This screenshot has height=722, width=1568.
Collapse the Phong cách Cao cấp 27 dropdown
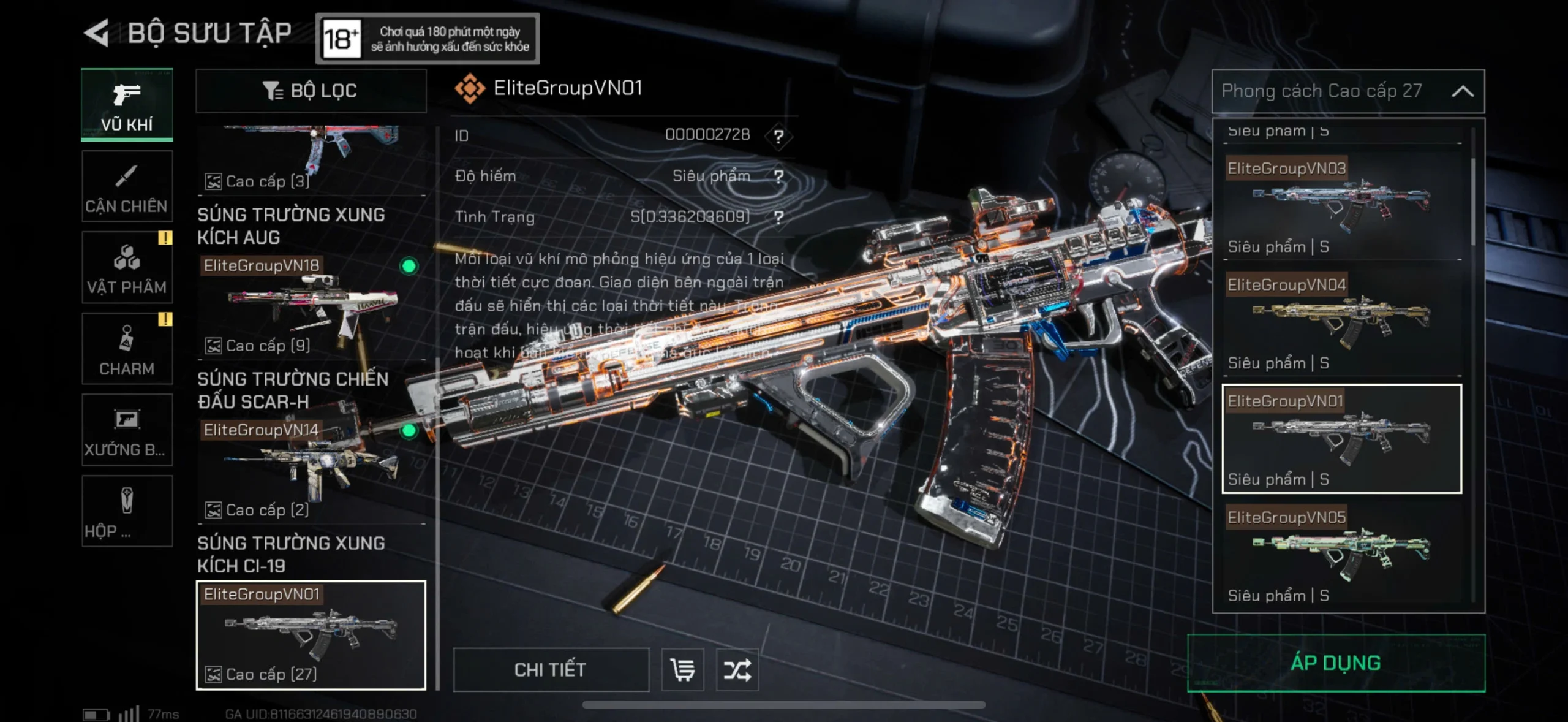pyautogui.click(x=1464, y=91)
